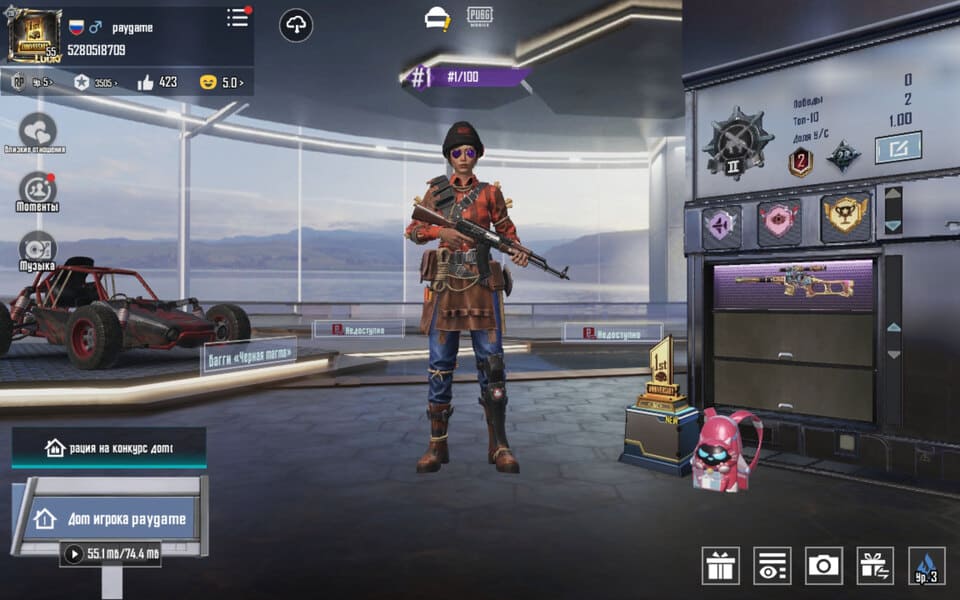Open Моменты (Moments)

click(x=38, y=190)
